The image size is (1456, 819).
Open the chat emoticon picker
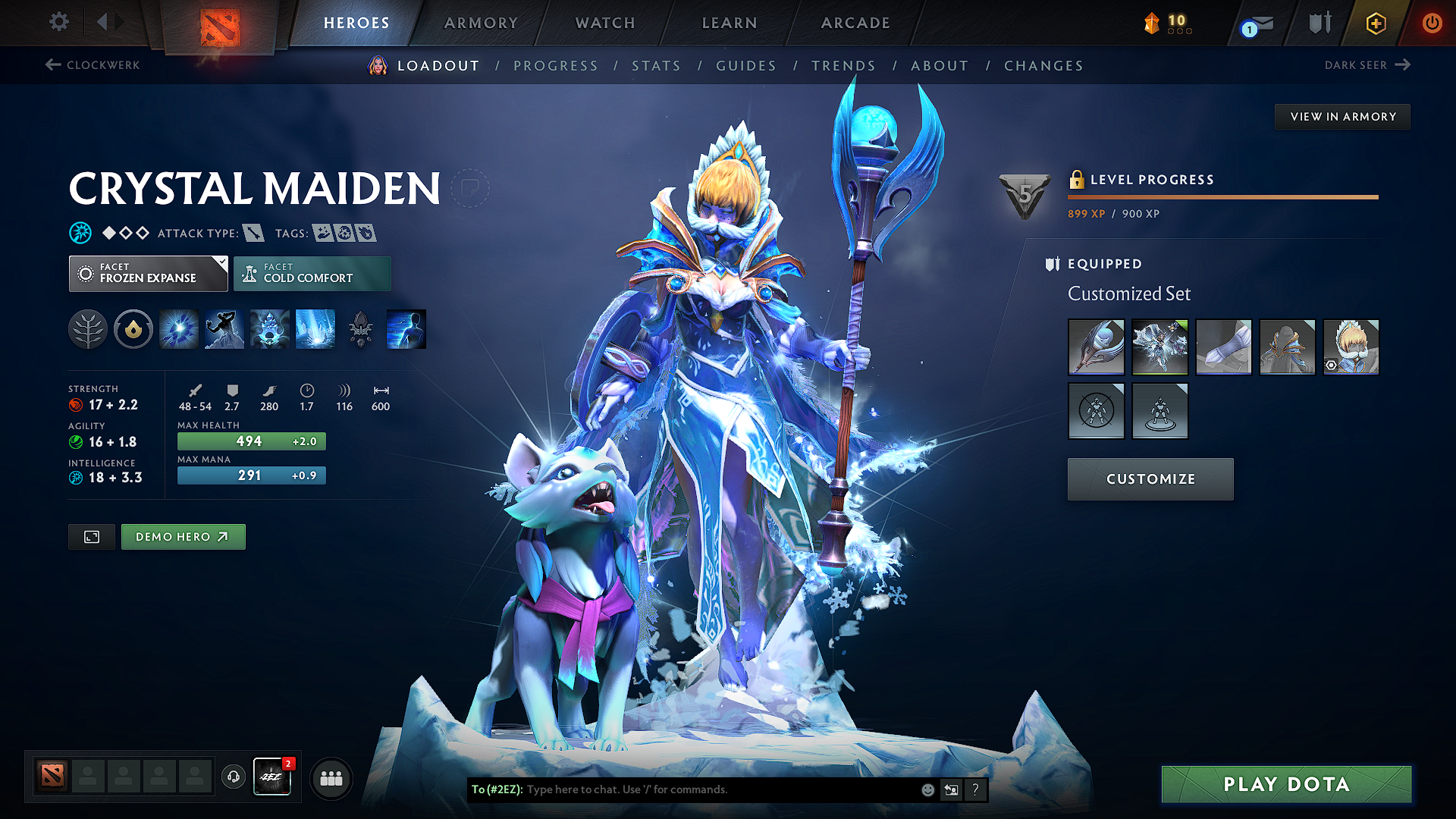tap(927, 789)
